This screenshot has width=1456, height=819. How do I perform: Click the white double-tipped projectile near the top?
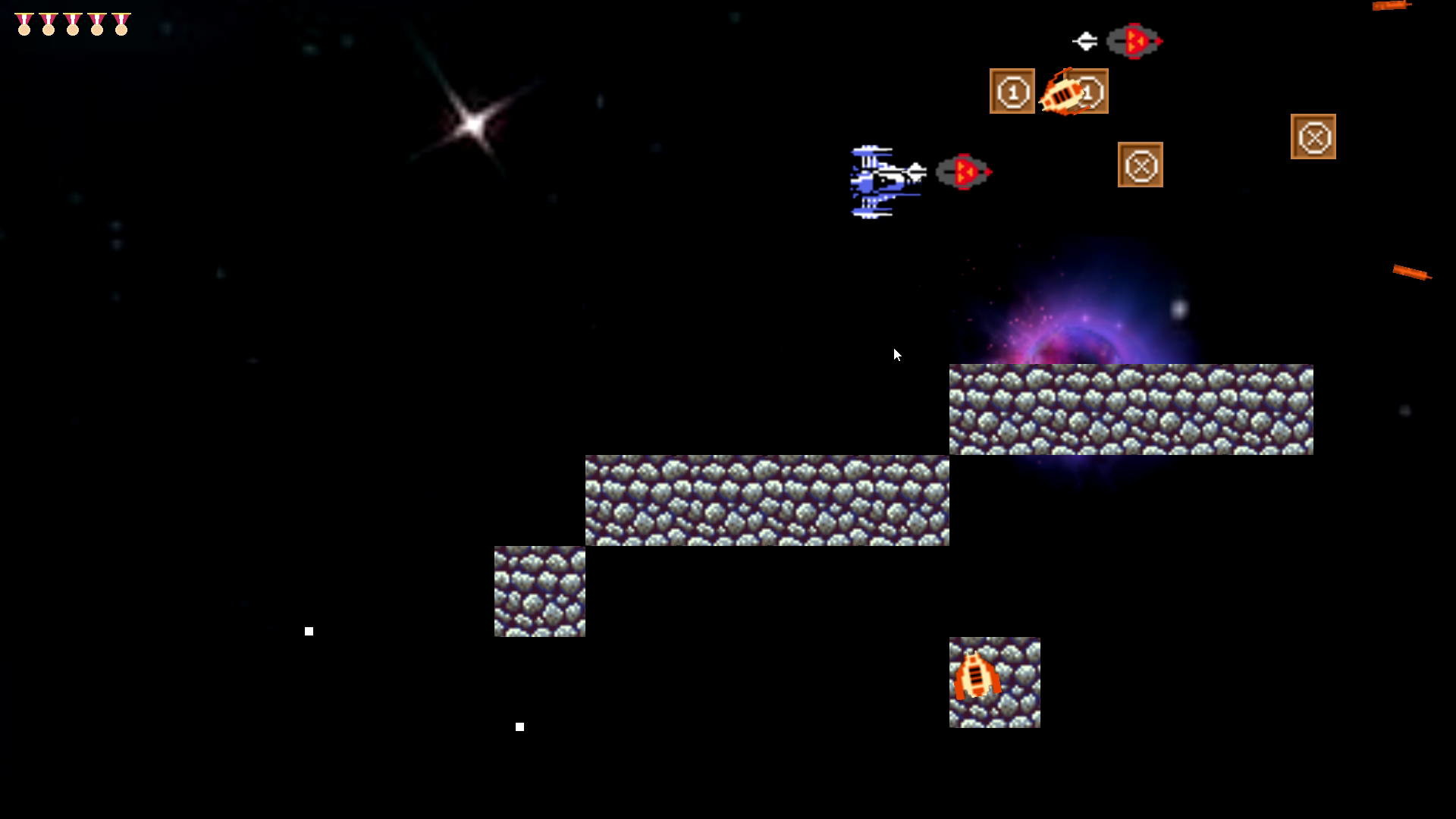point(1087,42)
